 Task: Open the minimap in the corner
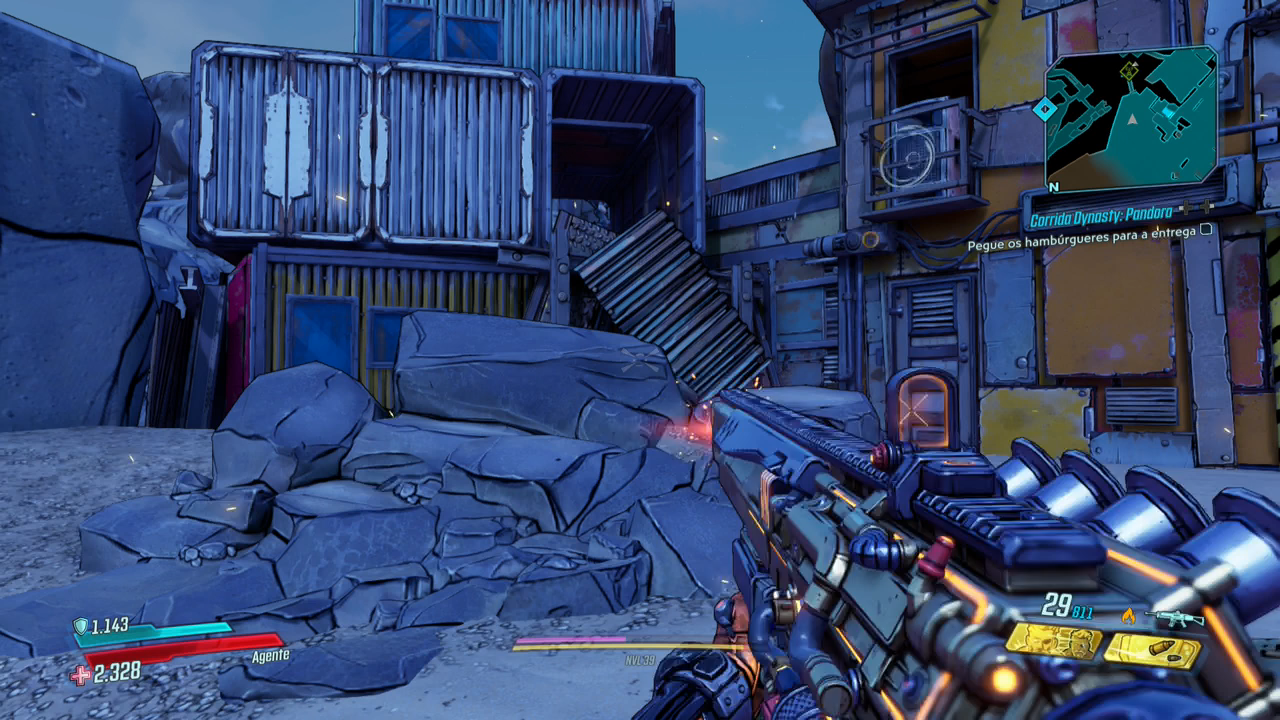(1130, 117)
